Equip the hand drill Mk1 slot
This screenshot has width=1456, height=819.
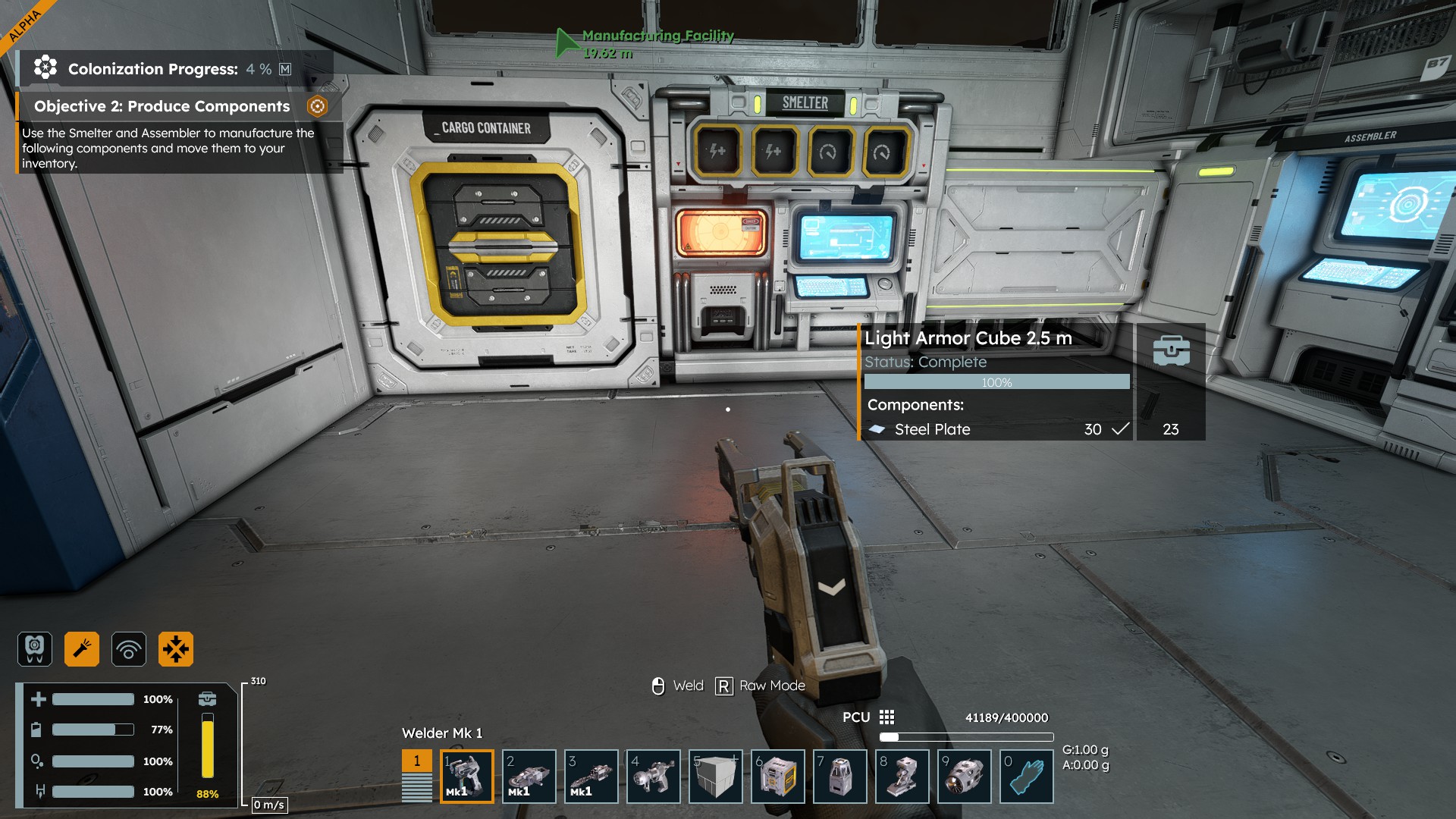click(591, 776)
